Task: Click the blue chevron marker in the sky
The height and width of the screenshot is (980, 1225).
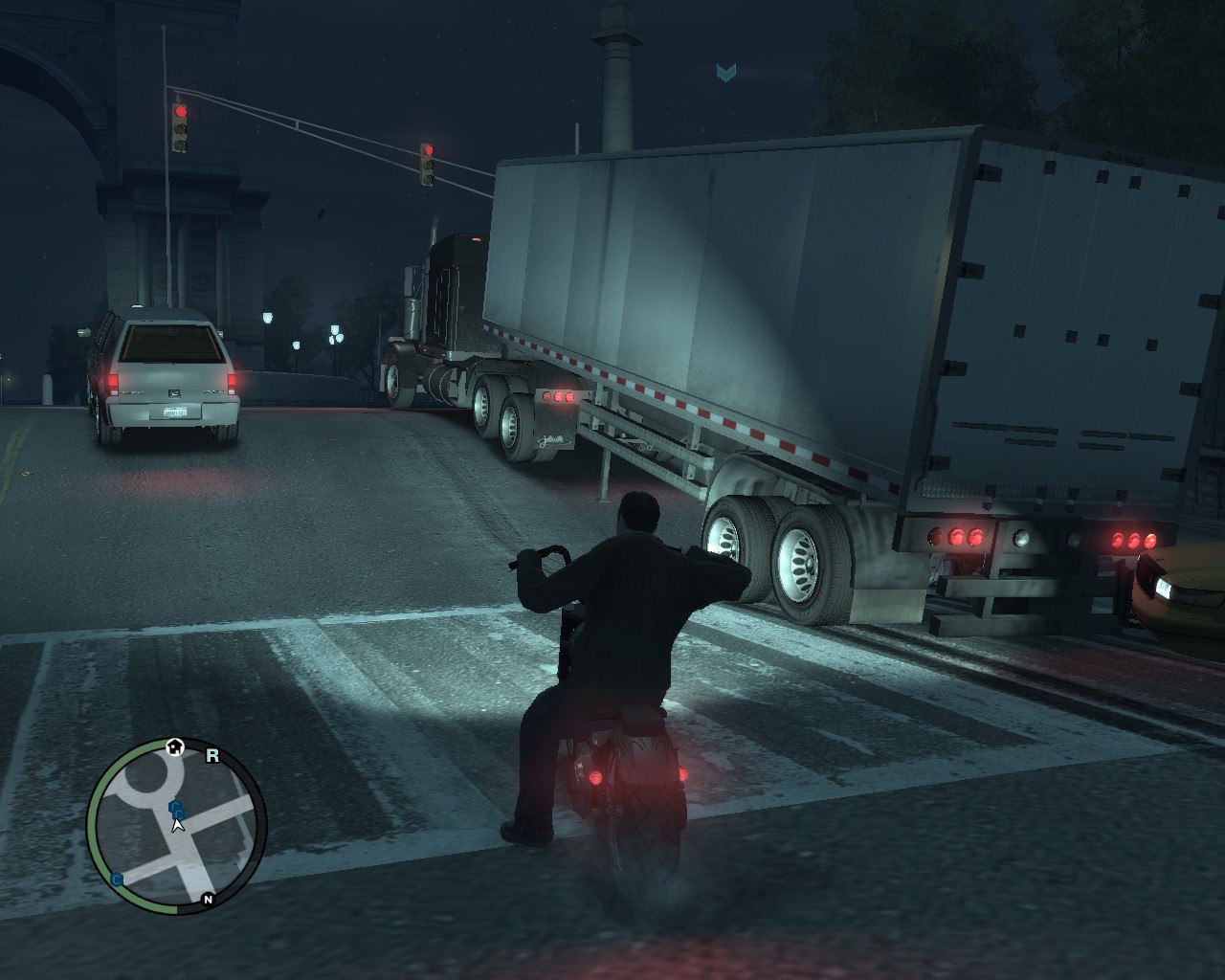Action: coord(726,72)
